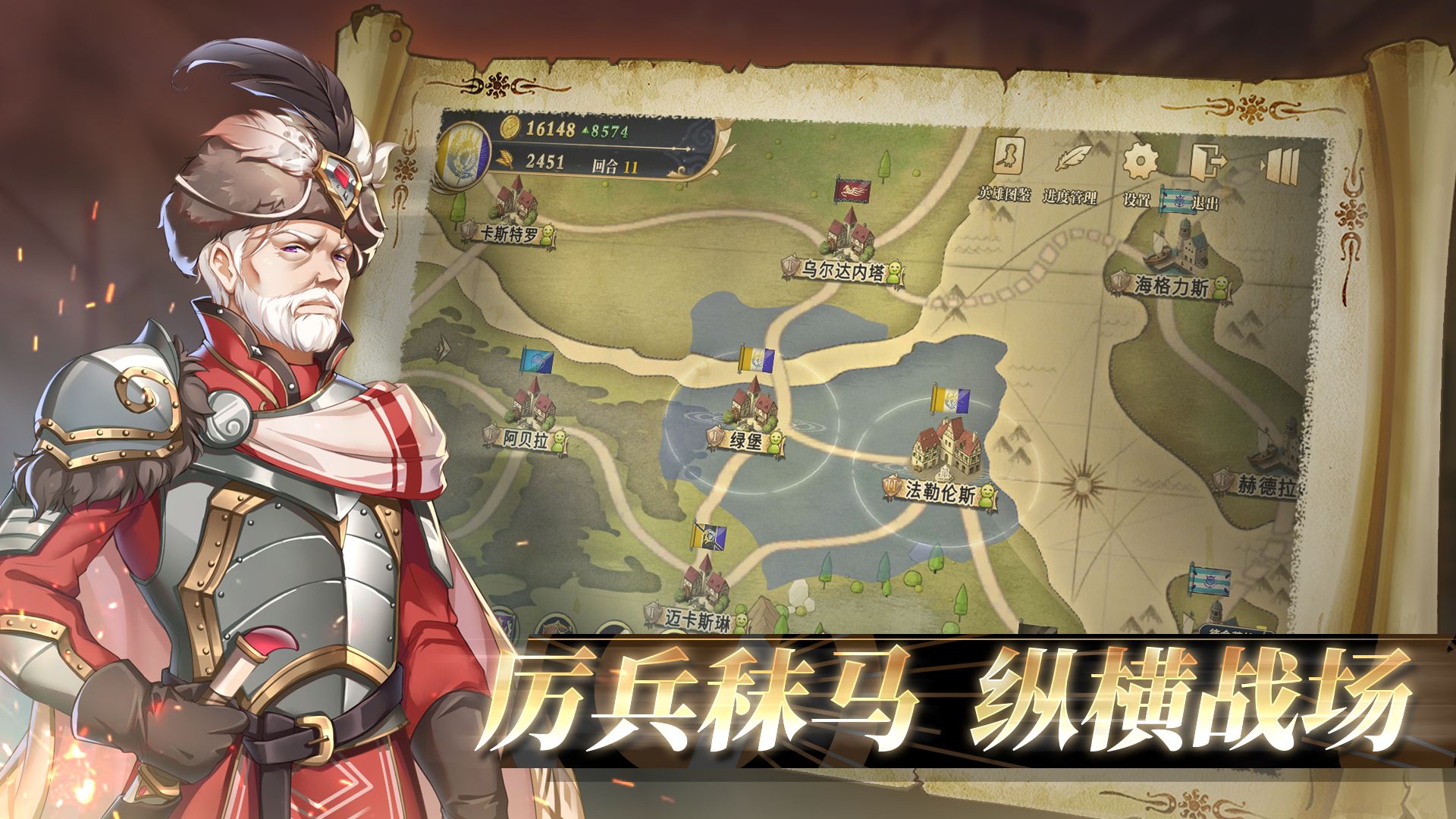
Task: Click the circular faction emblem near resources
Action: (x=463, y=152)
